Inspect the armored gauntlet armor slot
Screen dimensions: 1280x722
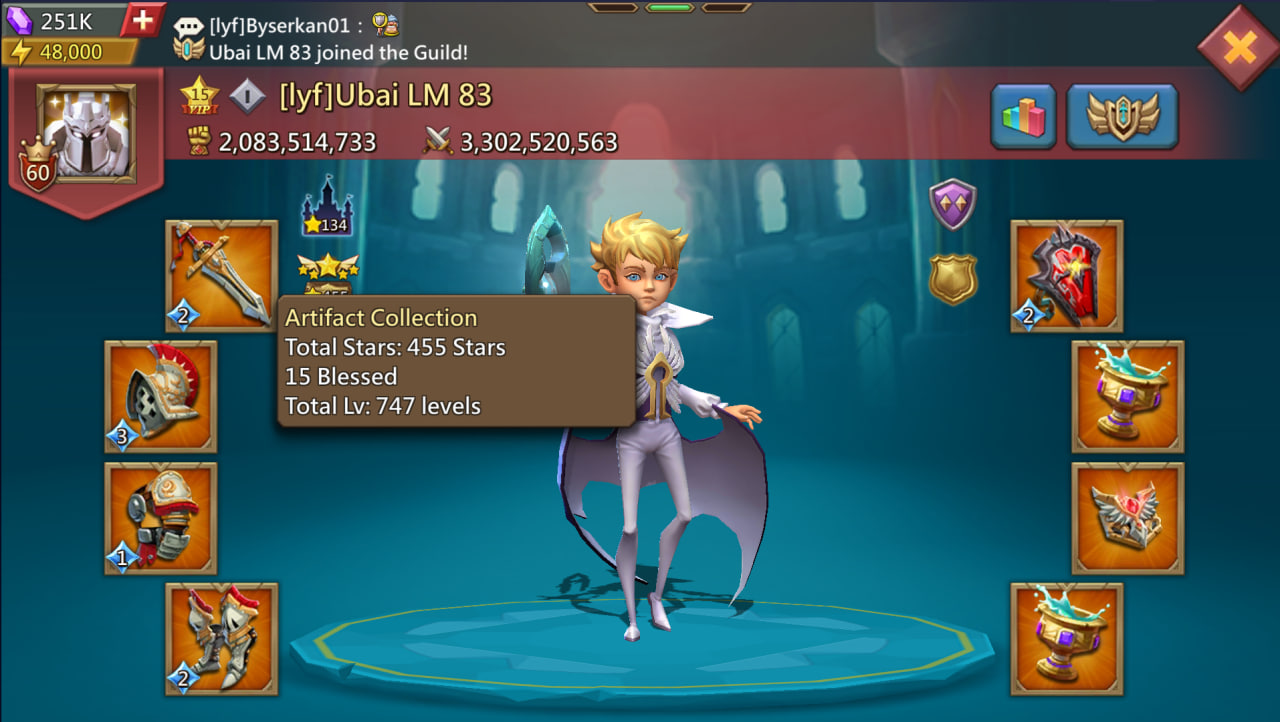click(160, 518)
